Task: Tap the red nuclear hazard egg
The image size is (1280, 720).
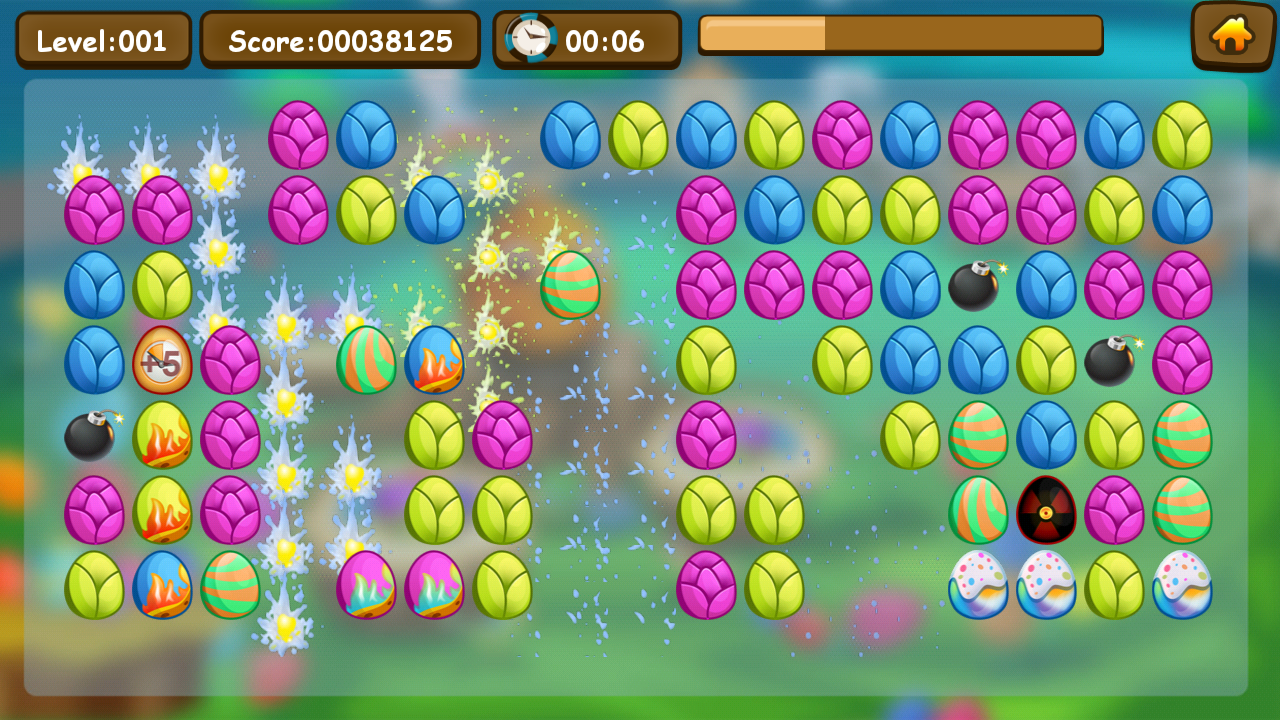Action: (1047, 512)
